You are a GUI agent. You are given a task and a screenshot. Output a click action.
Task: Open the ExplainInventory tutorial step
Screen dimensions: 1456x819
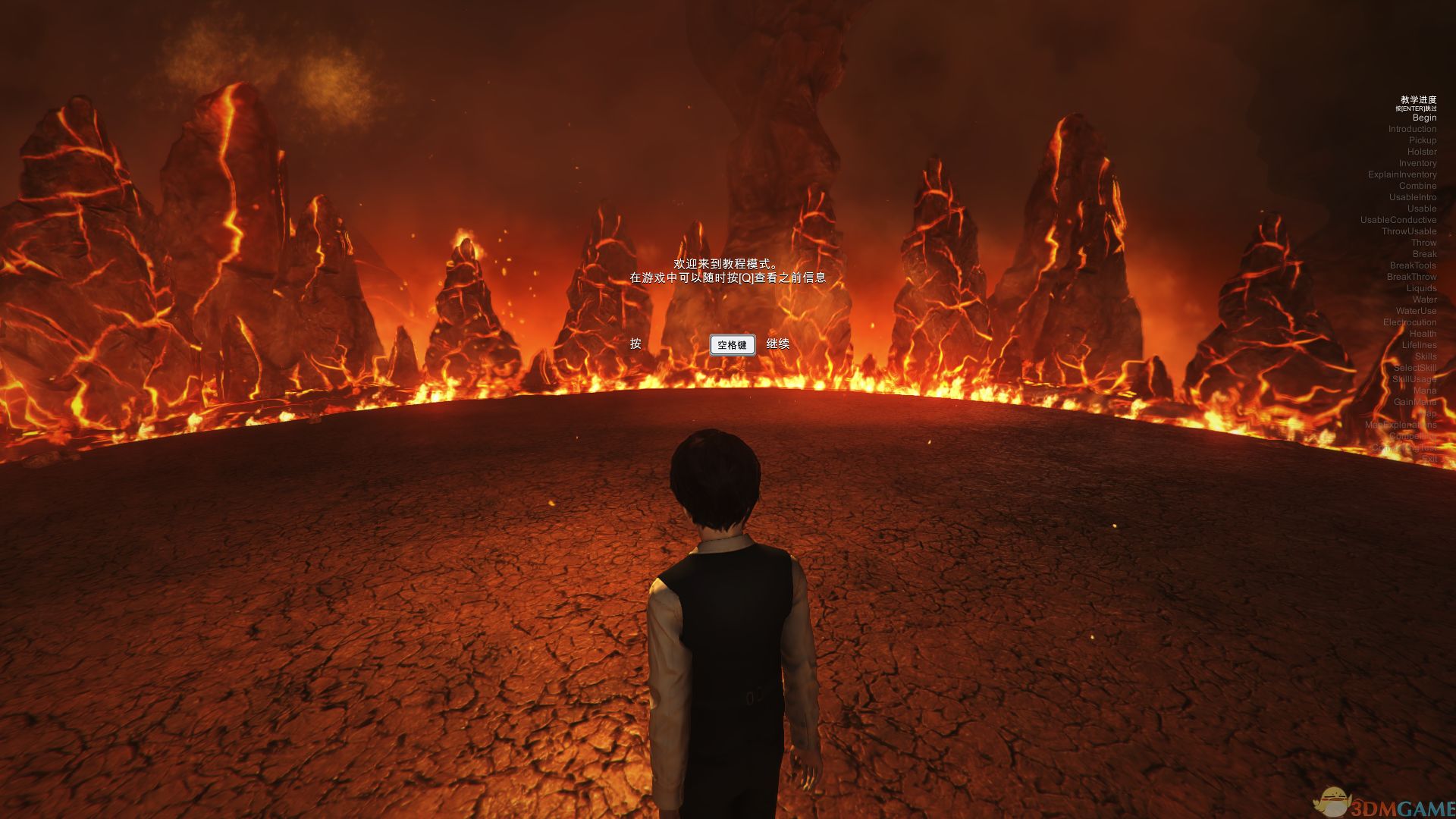click(1401, 174)
